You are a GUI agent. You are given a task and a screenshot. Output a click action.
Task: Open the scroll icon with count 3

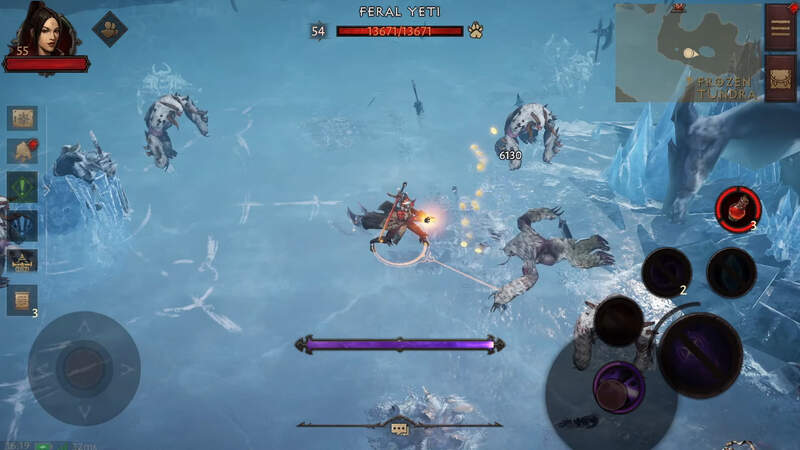pyautogui.click(x=22, y=298)
